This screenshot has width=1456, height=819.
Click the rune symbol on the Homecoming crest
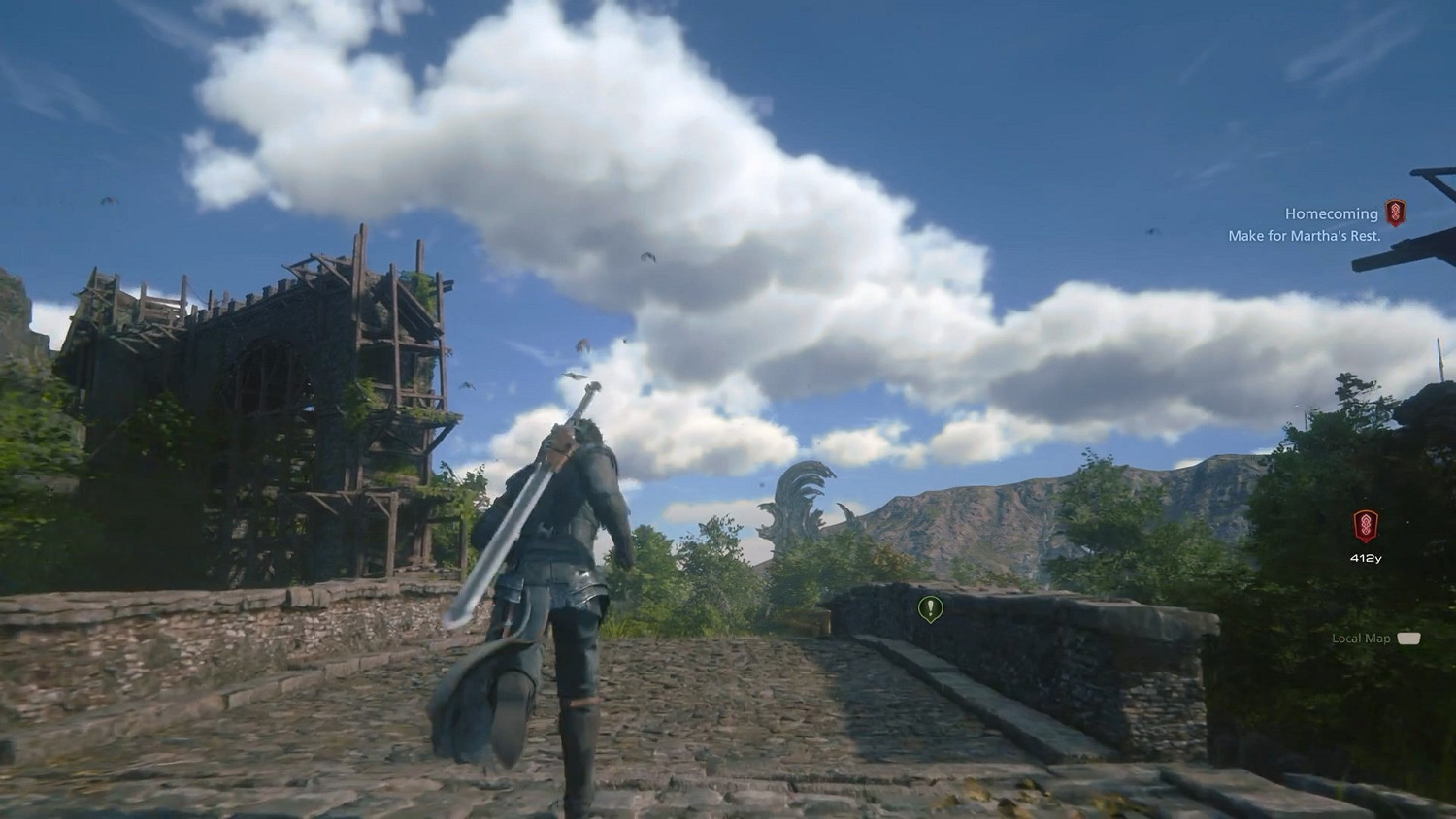1395,213
